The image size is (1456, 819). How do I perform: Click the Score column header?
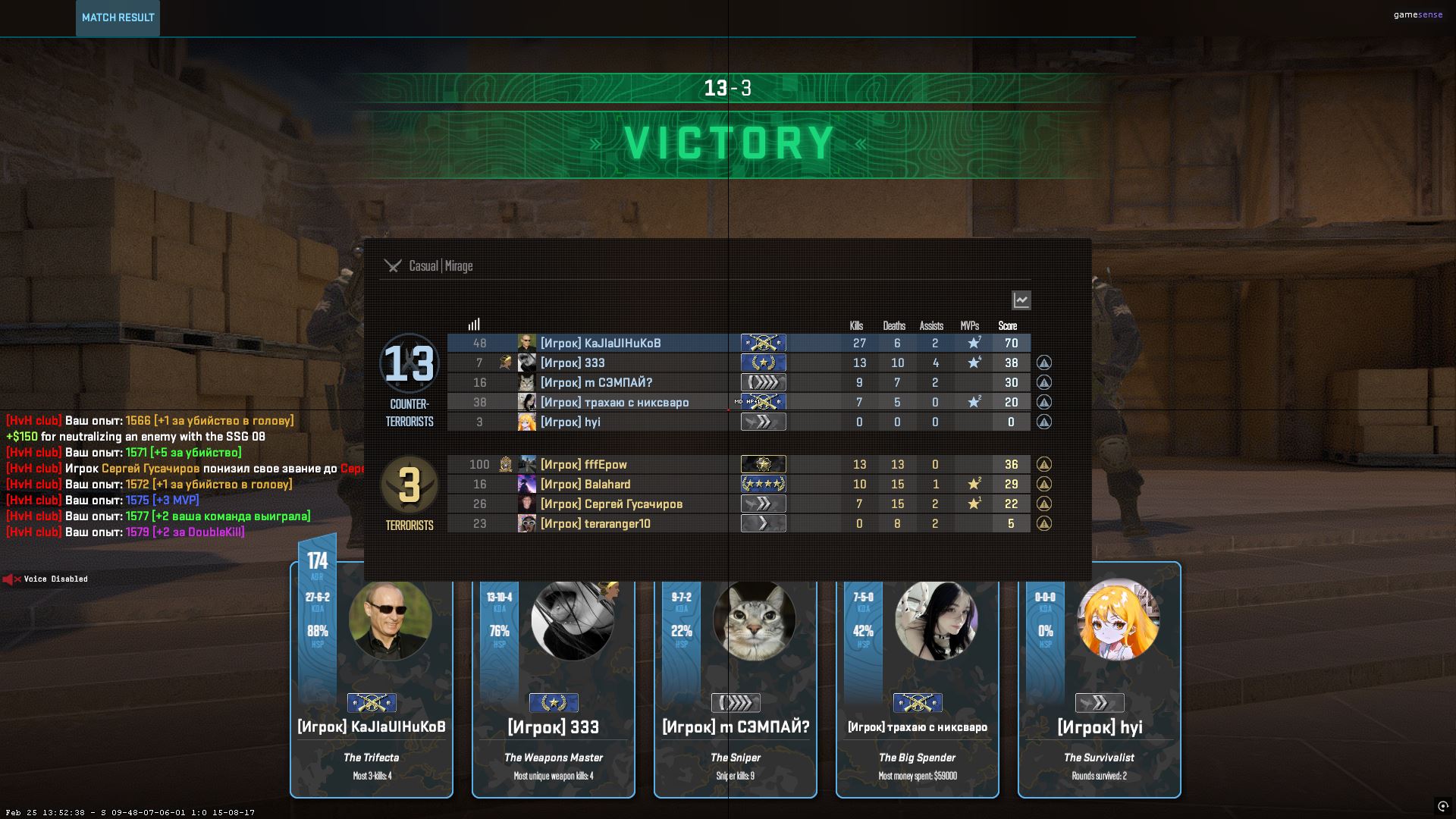point(1007,326)
